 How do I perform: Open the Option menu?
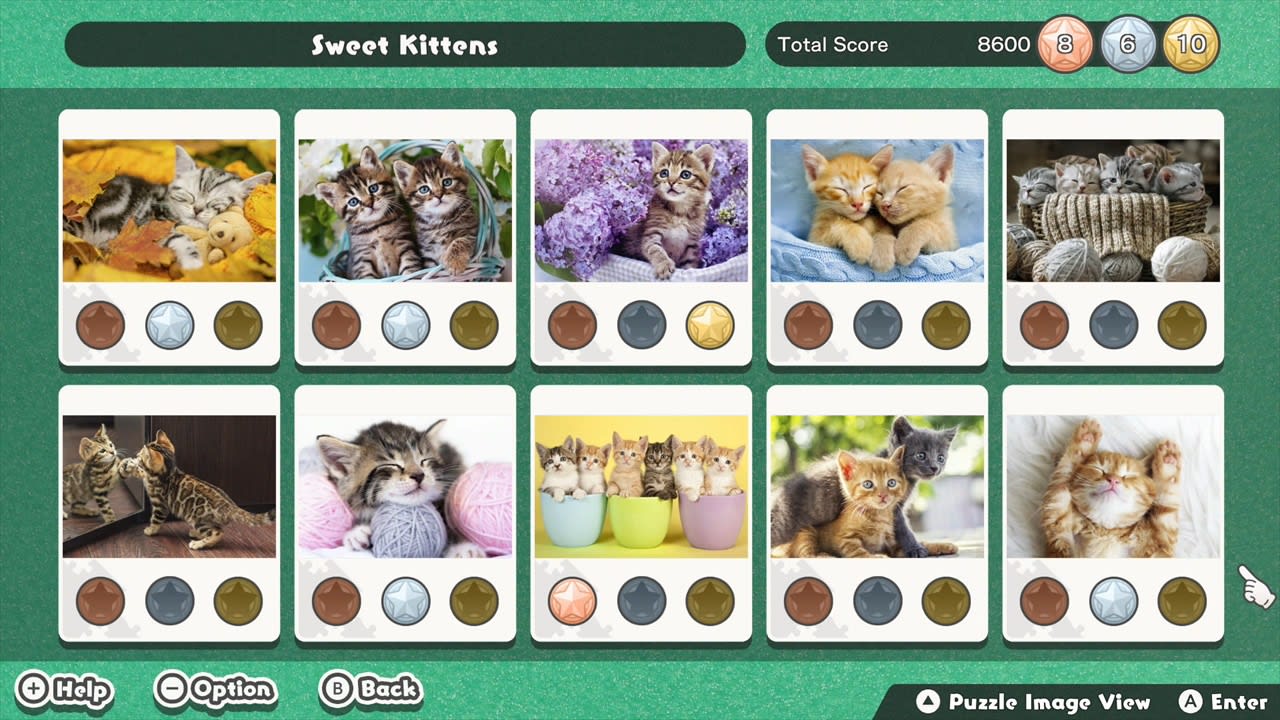[x=215, y=690]
